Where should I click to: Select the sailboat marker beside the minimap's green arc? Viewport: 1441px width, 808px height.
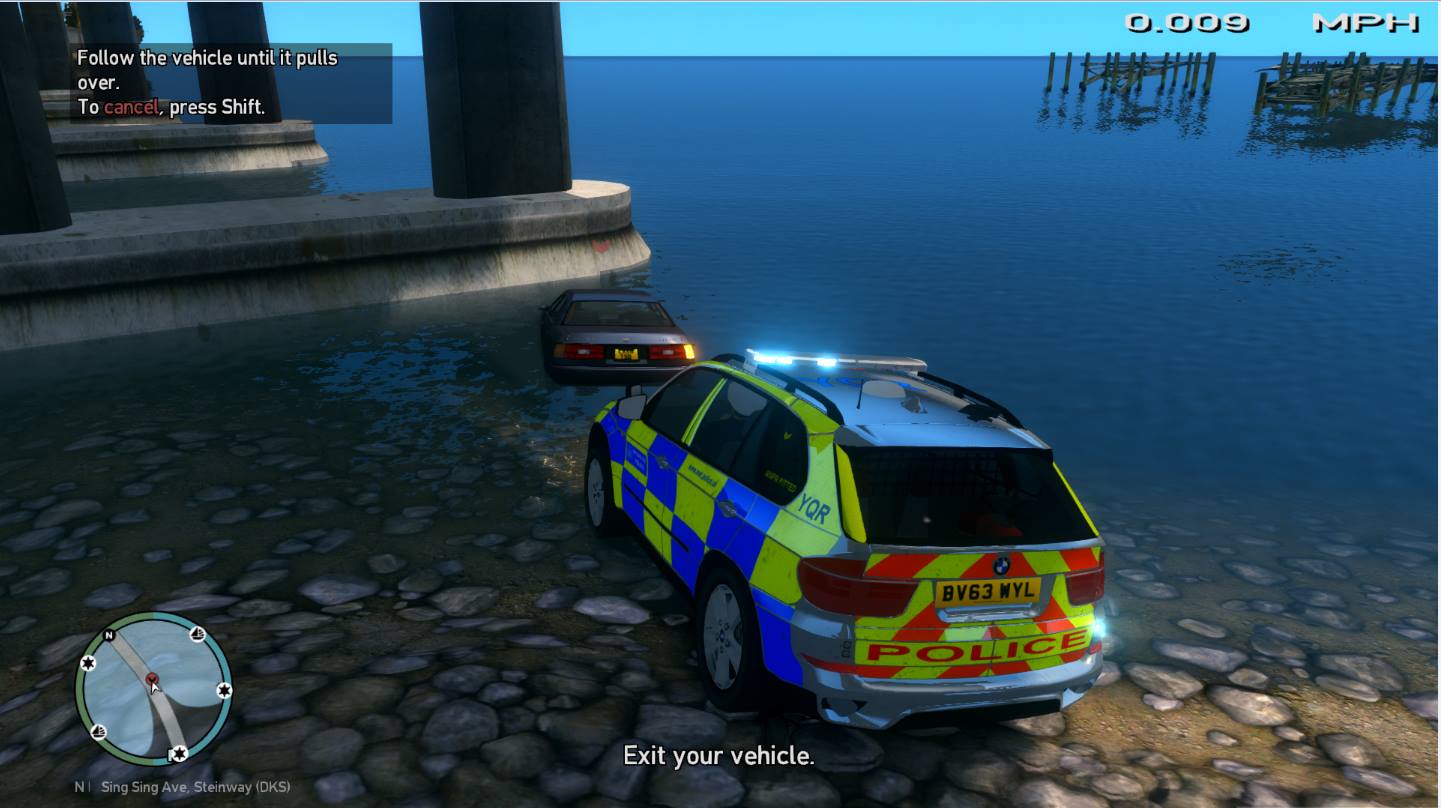pyautogui.click(x=99, y=732)
